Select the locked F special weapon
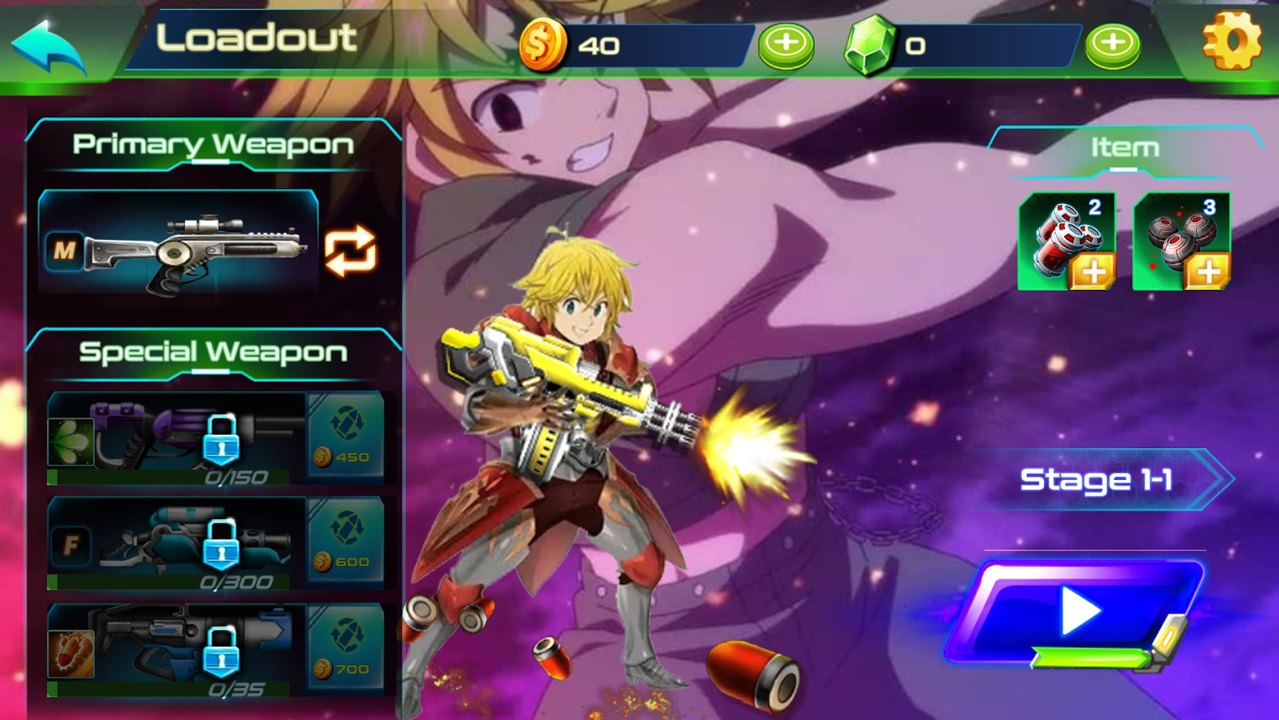Image resolution: width=1279 pixels, height=720 pixels. click(176, 544)
